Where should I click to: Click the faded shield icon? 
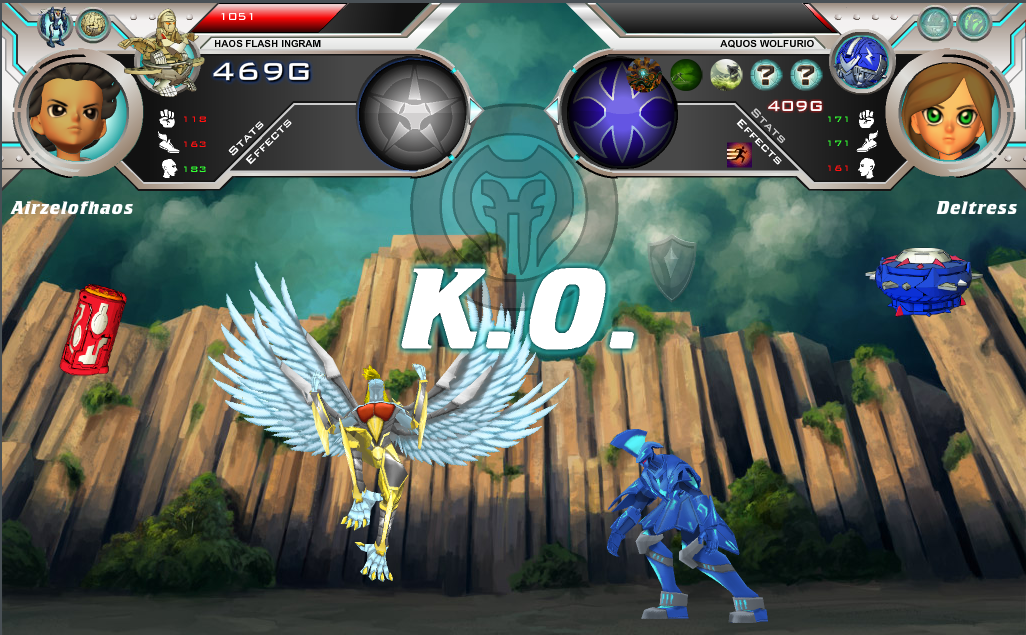tap(670, 266)
